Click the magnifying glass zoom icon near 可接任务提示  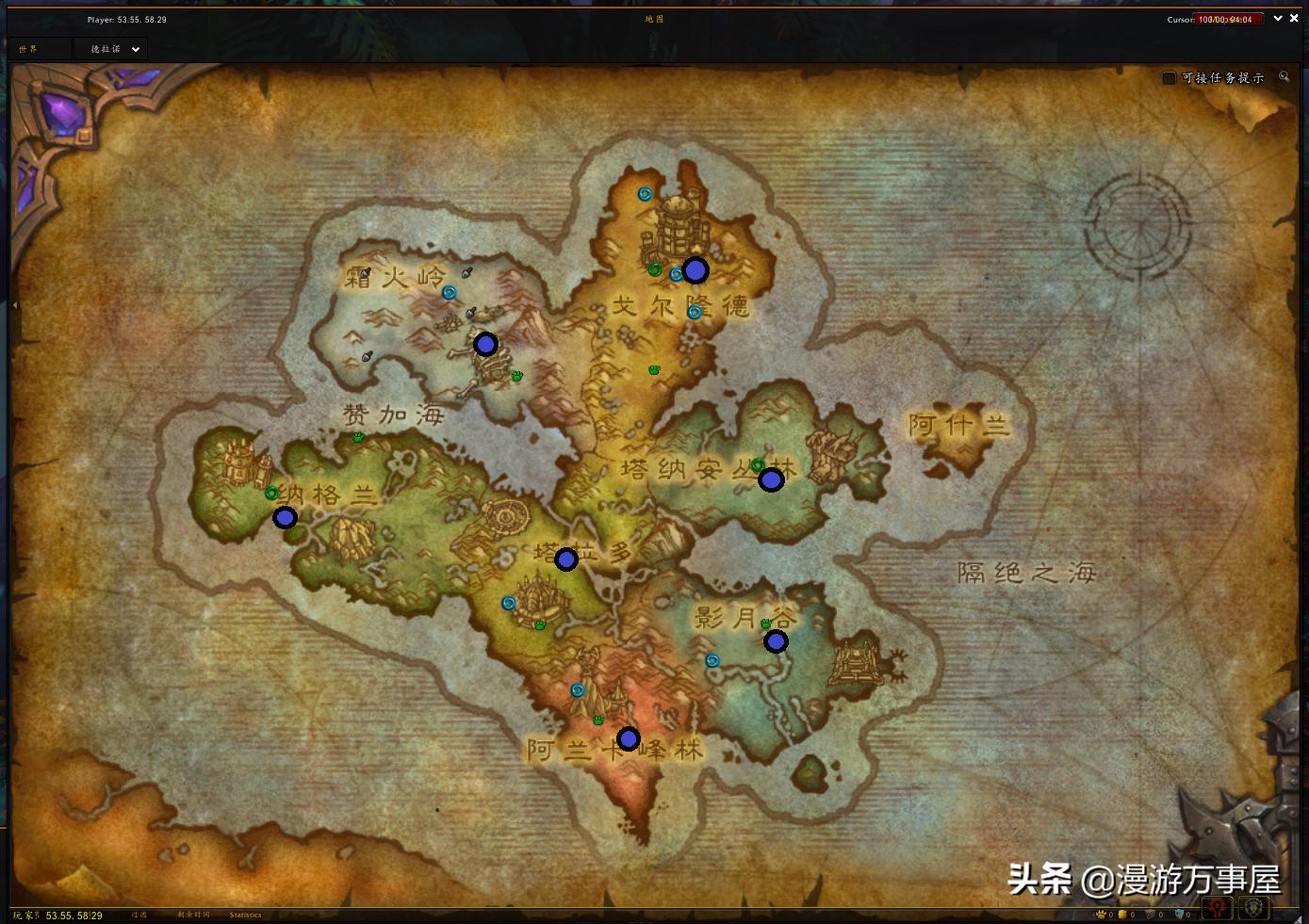[1284, 77]
